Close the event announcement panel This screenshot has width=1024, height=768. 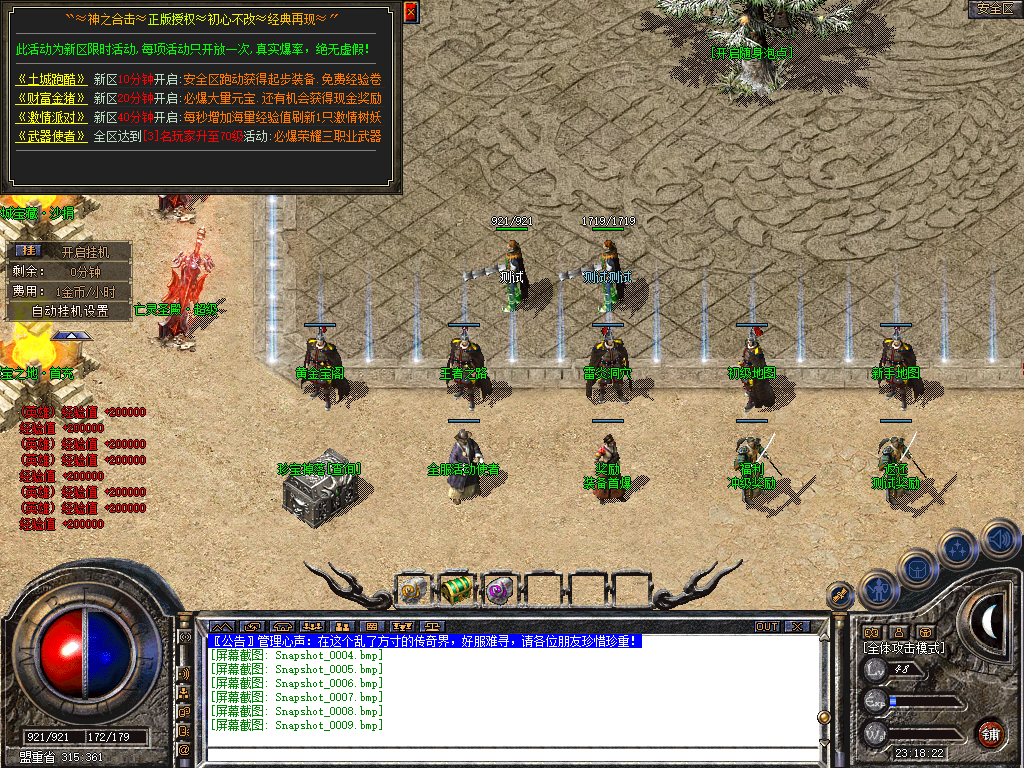pyautogui.click(x=411, y=12)
